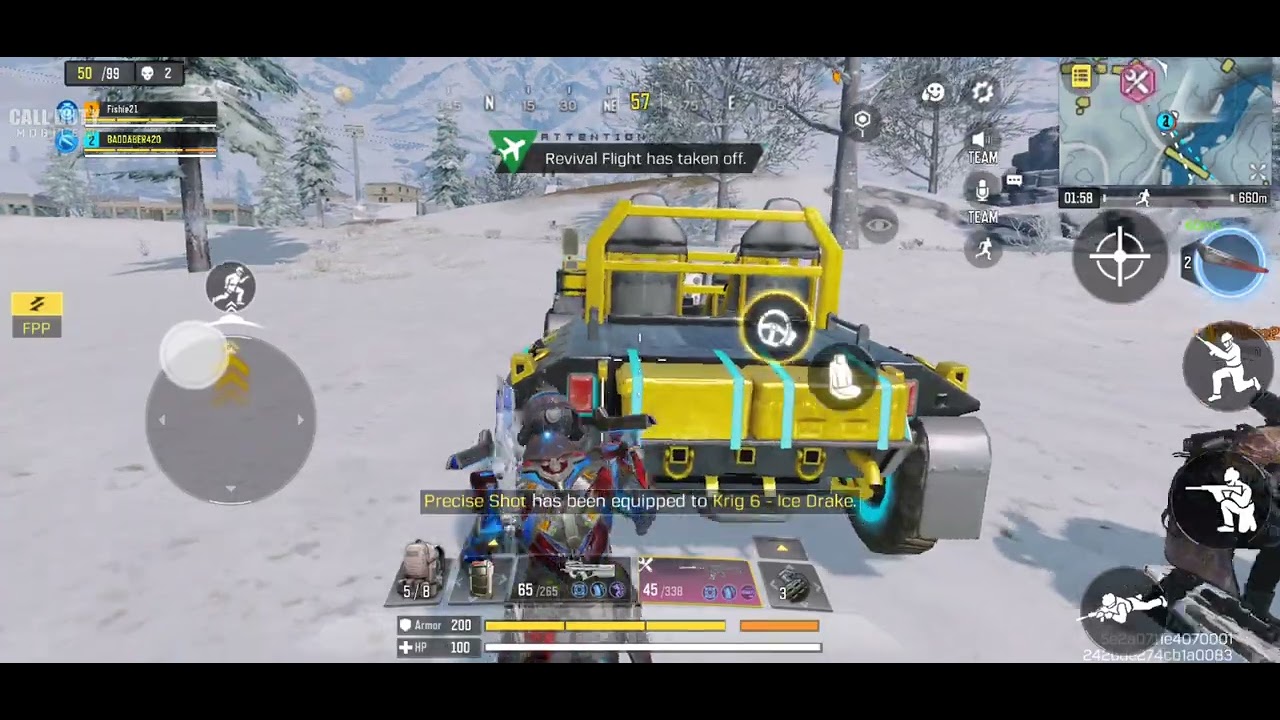Open the quick chat message bubble
This screenshot has width=1280, height=720.
pyautogui.click(x=1014, y=181)
